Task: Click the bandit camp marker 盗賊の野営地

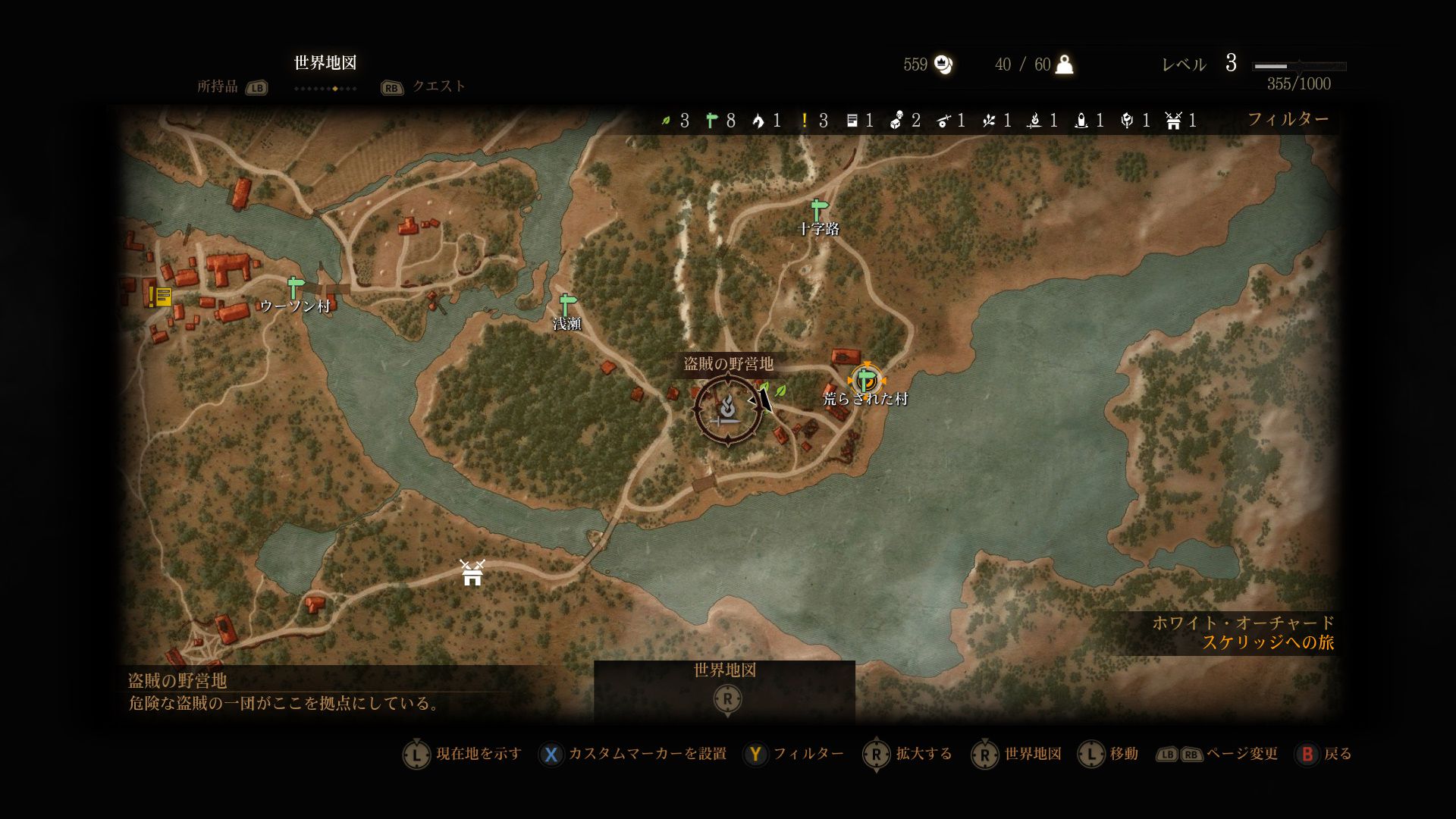Action: (x=728, y=409)
